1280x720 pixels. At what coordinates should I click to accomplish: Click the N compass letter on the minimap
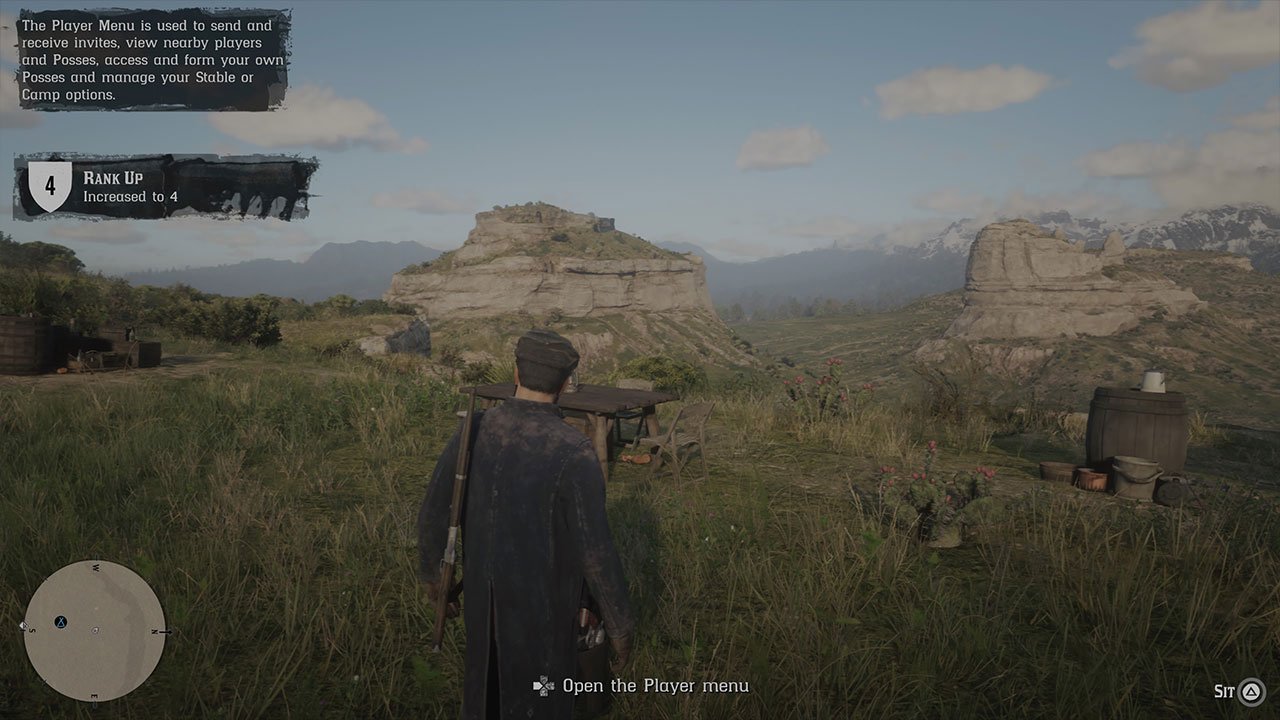coord(154,630)
